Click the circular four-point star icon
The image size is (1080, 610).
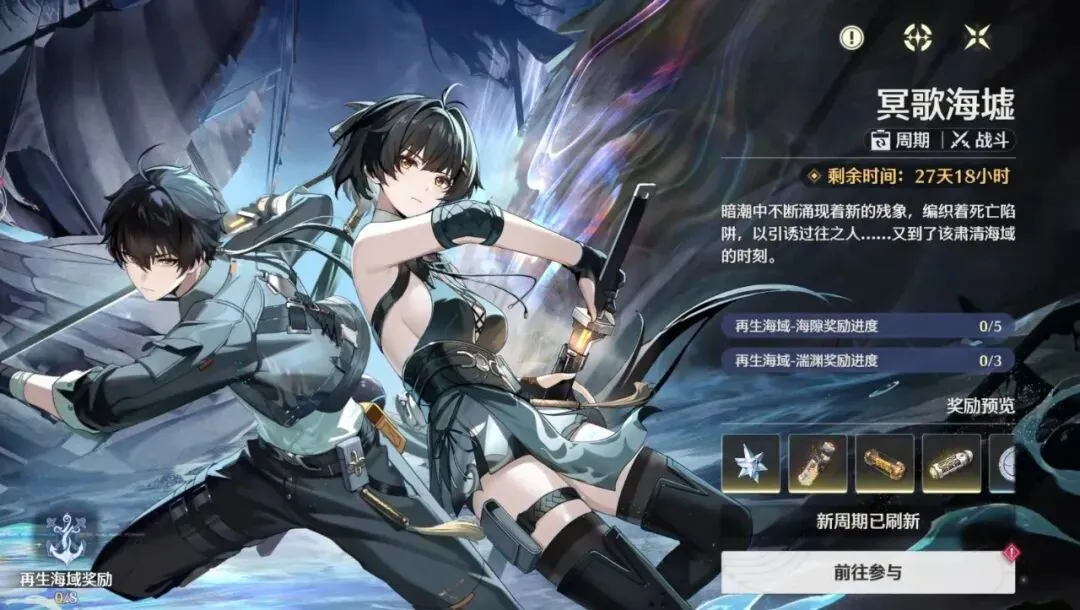(917, 38)
